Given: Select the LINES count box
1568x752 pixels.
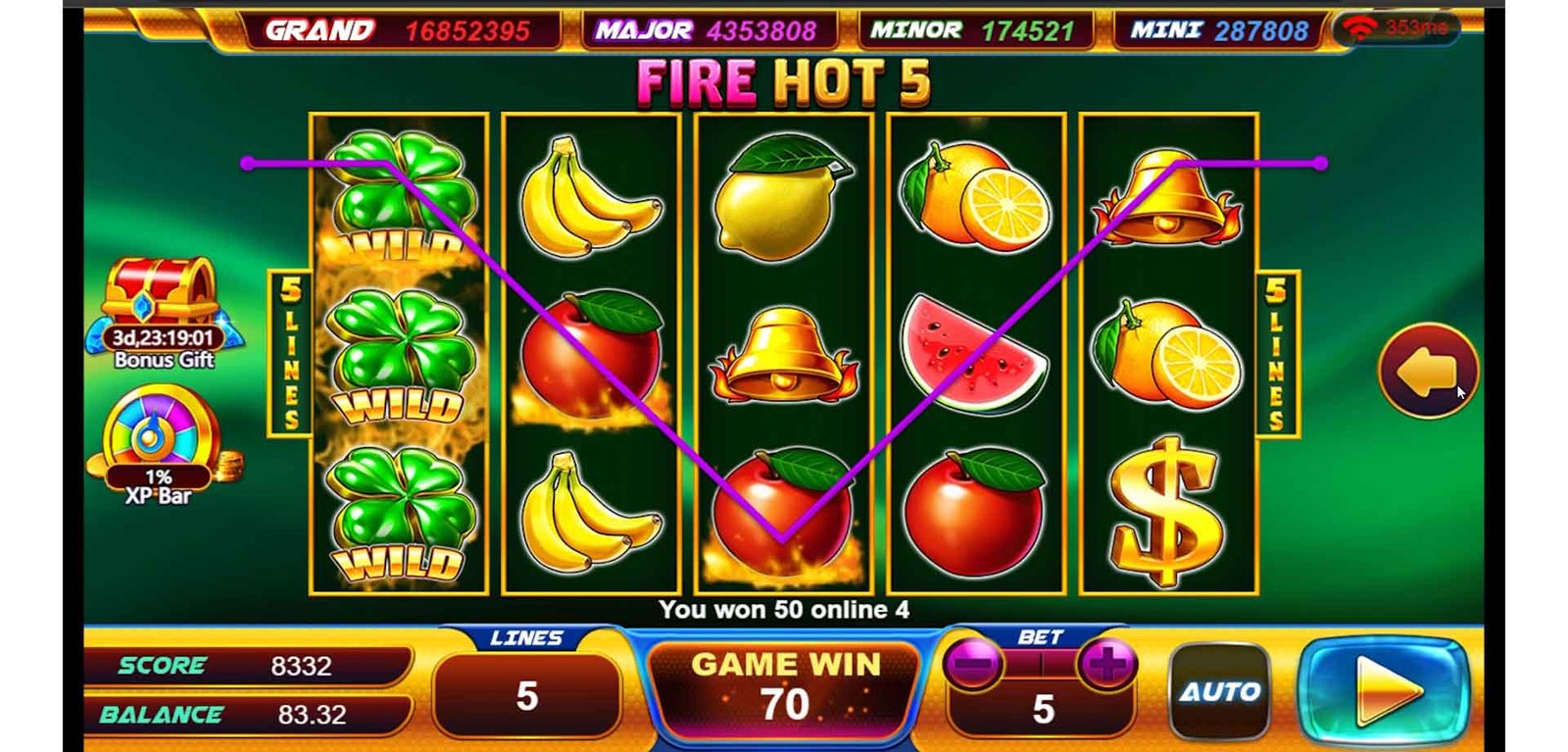Looking at the screenshot, I should click(527, 695).
